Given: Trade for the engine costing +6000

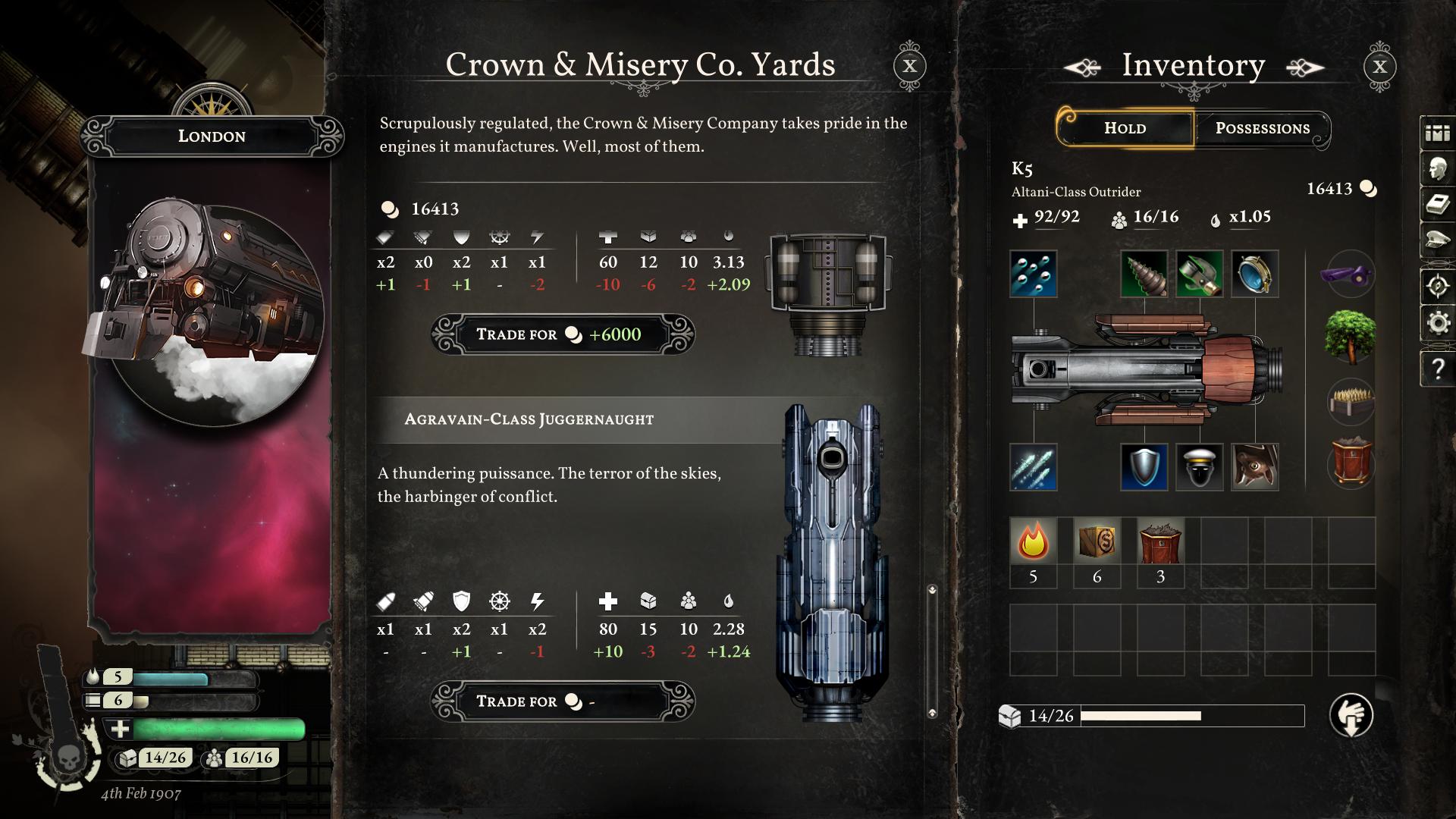Looking at the screenshot, I should 562,334.
